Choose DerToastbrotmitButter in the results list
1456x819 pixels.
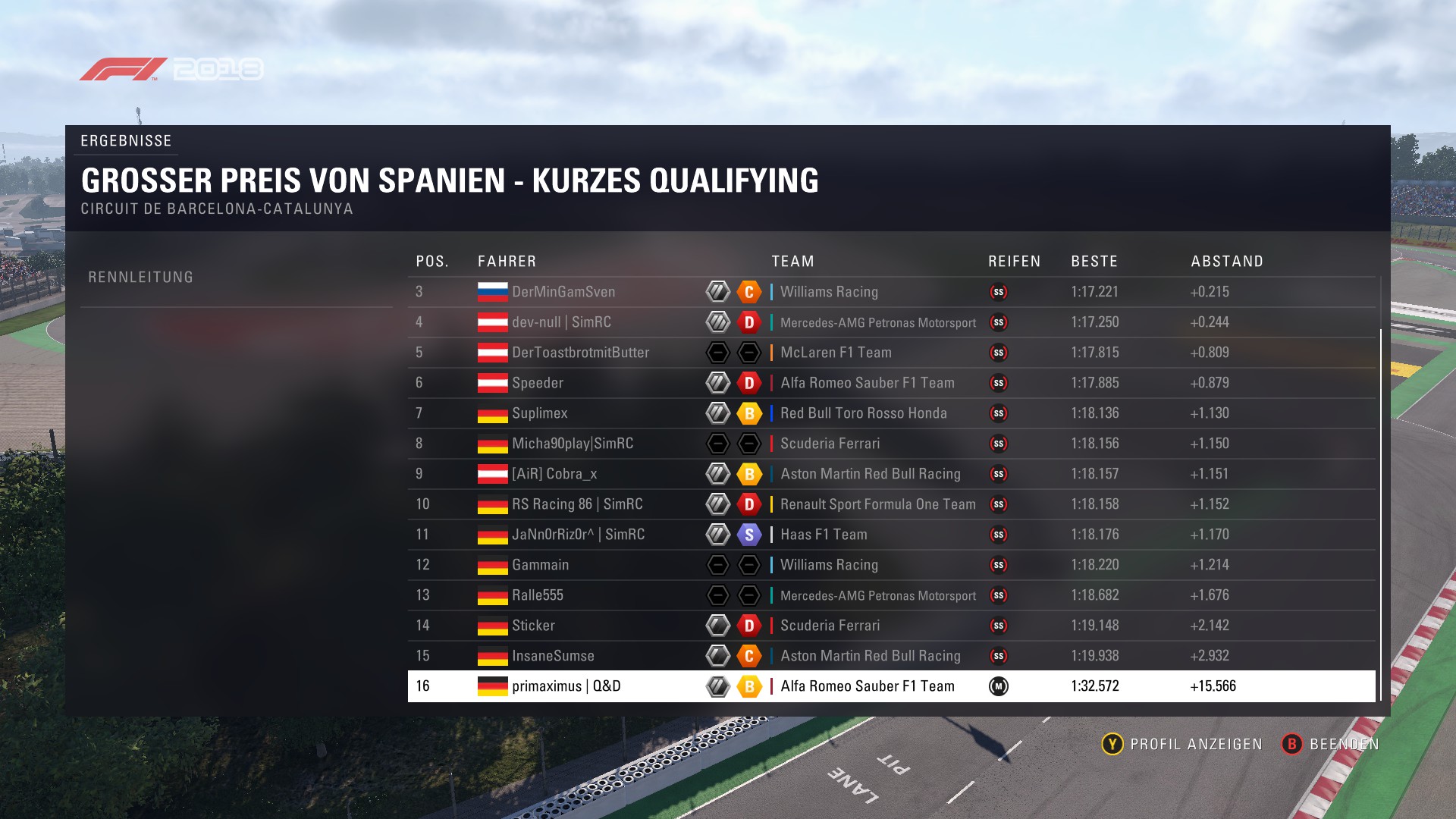coord(580,353)
